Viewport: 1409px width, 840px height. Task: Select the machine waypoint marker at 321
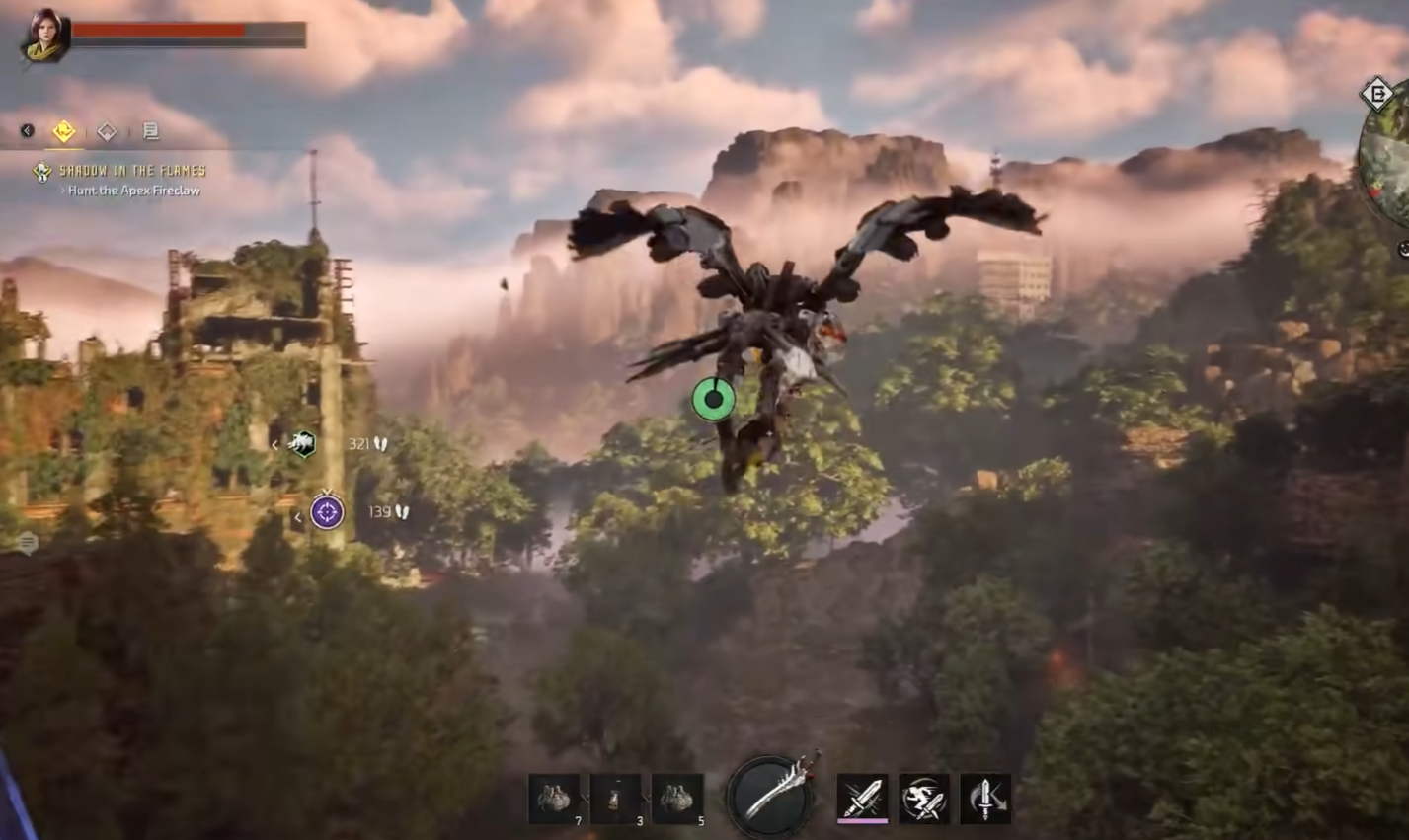(x=302, y=444)
